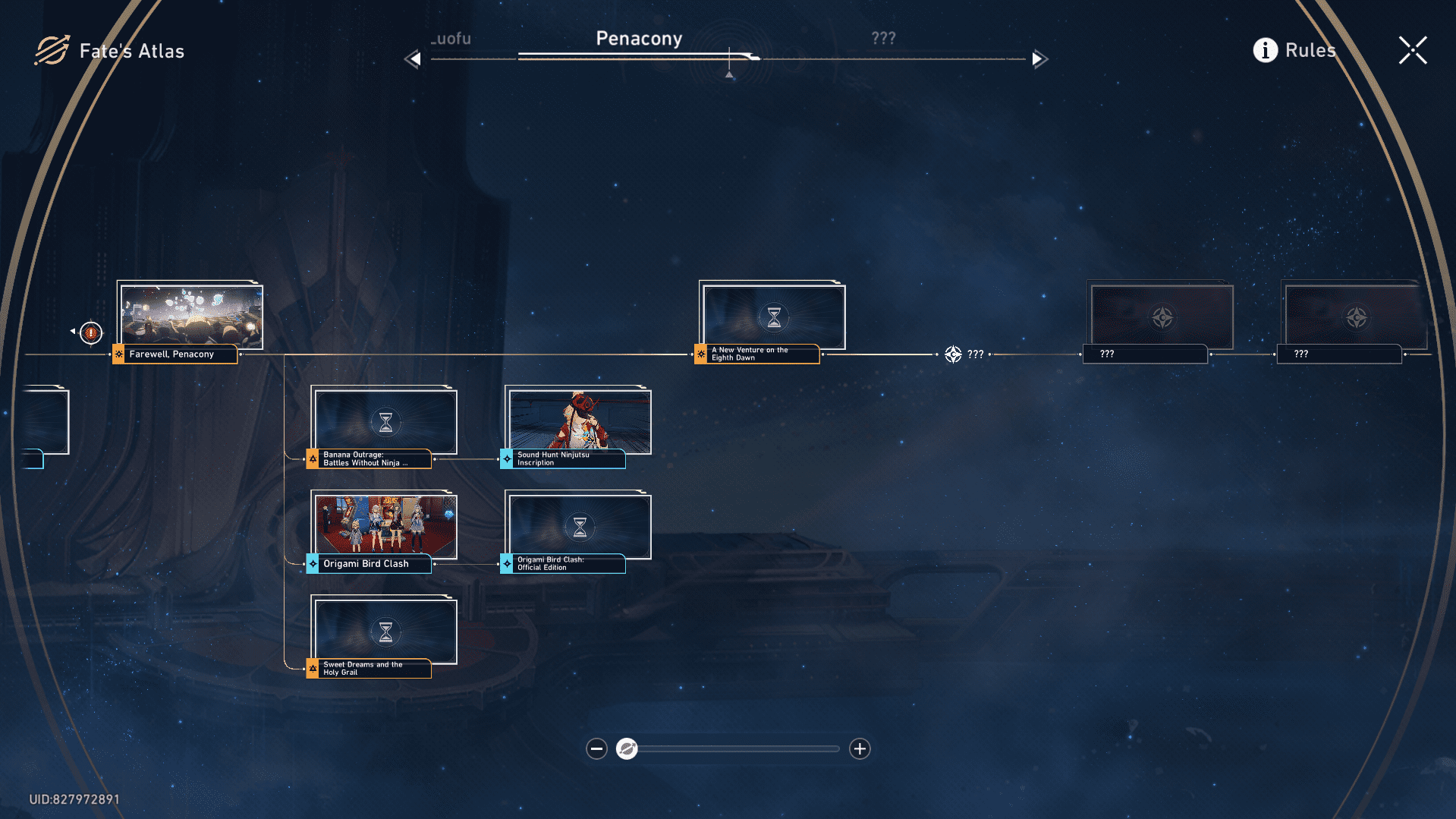Zoom in with the plus button
This screenshot has width=1456, height=819.
click(x=859, y=749)
